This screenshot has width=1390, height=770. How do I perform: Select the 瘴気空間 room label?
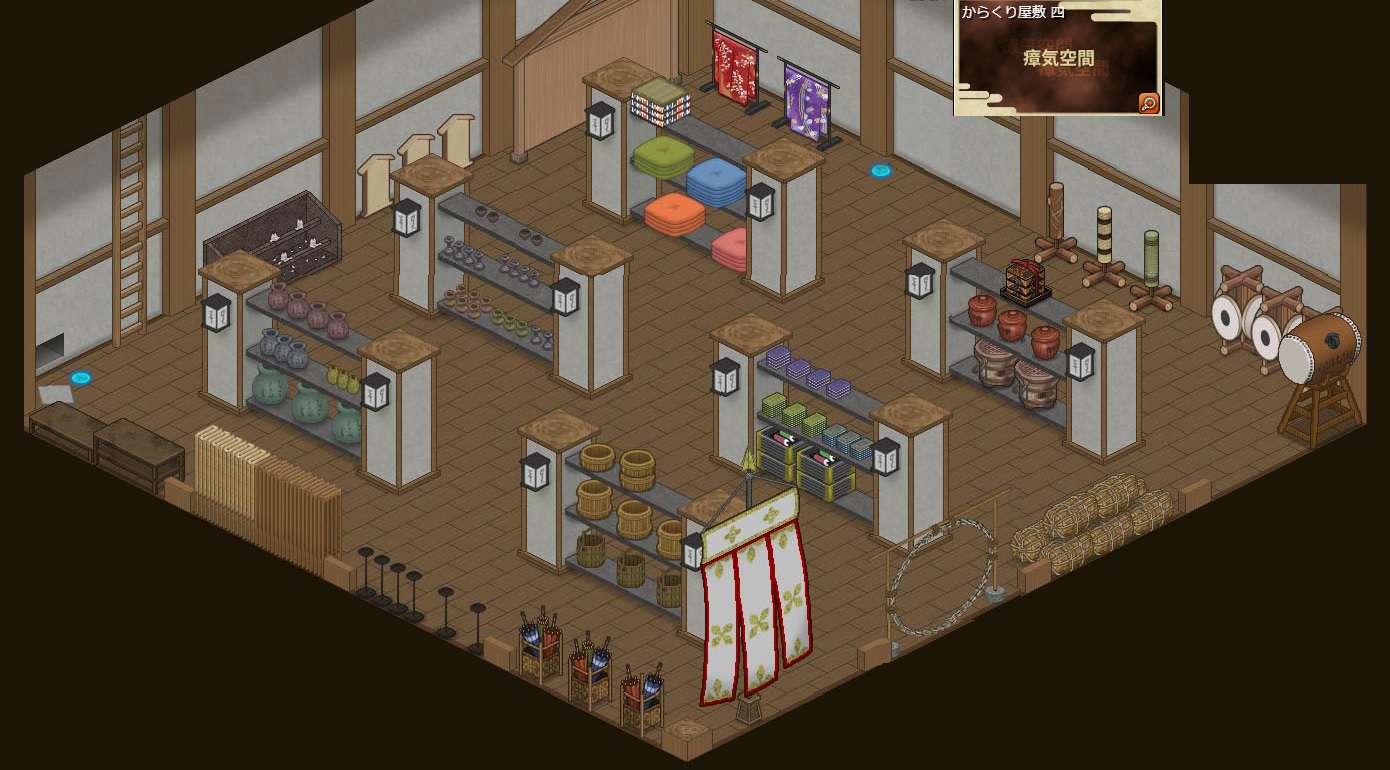1057,58
